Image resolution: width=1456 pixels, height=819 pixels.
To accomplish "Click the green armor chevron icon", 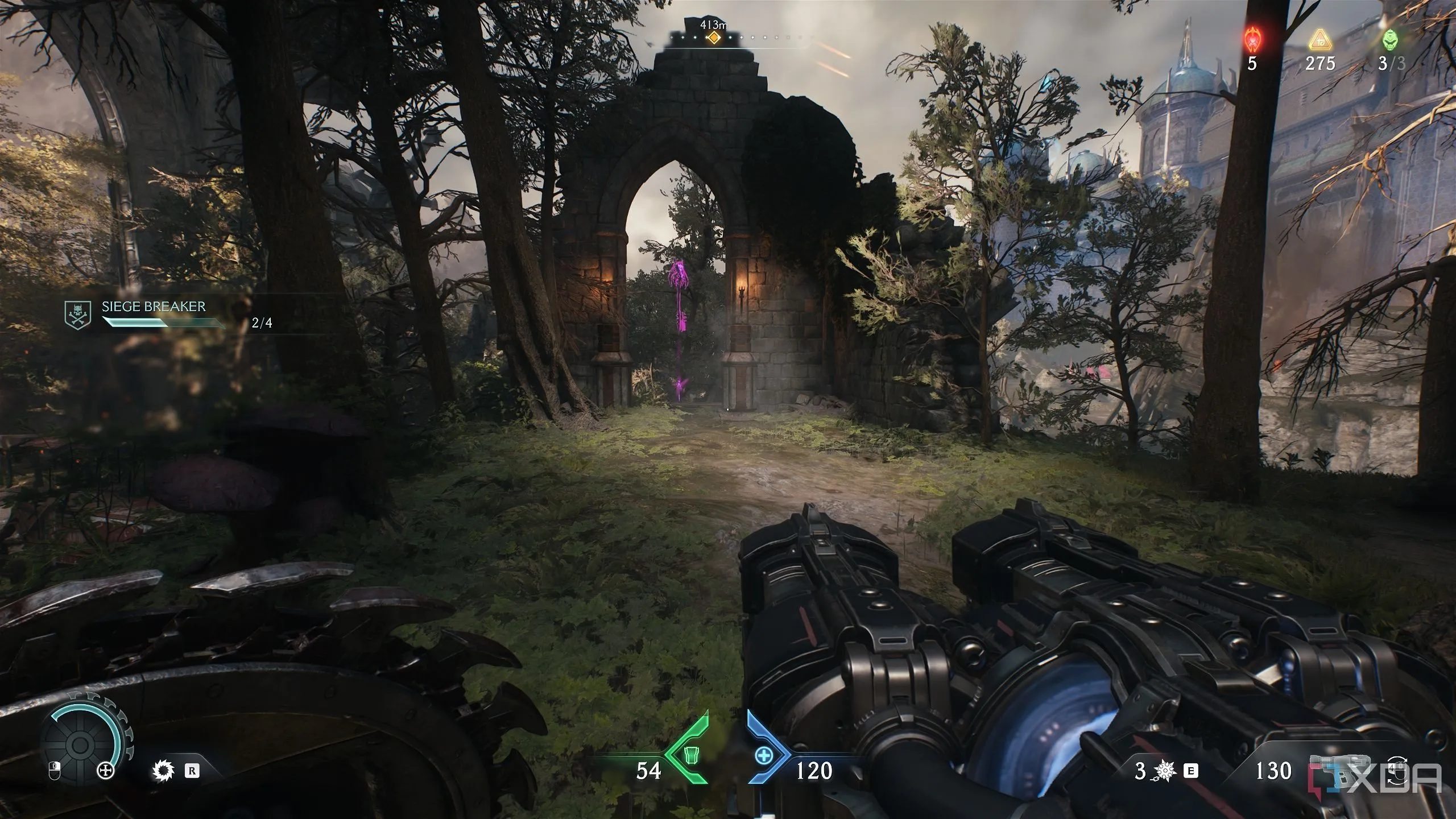I will coord(690,755).
